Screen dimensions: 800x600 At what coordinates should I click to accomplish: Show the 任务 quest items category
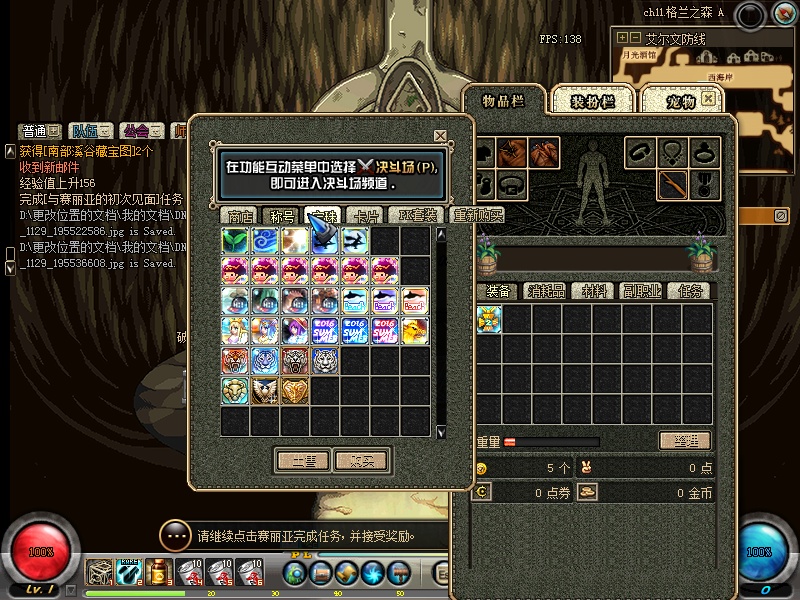[689, 291]
